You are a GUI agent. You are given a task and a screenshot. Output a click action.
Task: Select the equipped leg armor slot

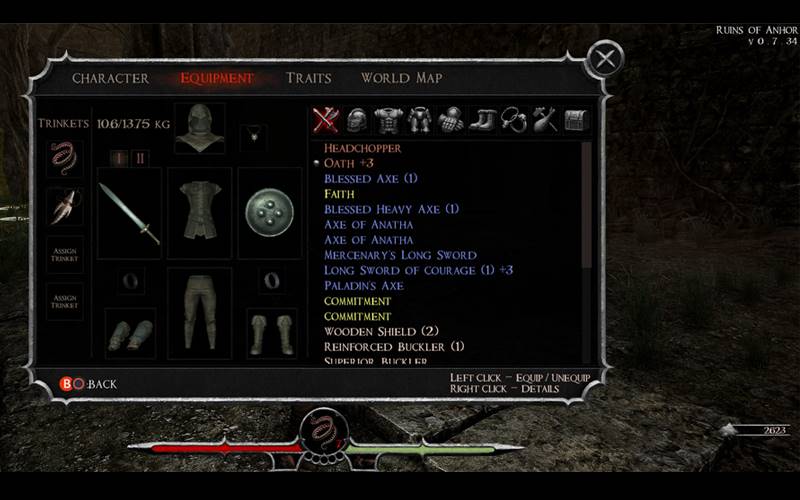[x=199, y=312]
